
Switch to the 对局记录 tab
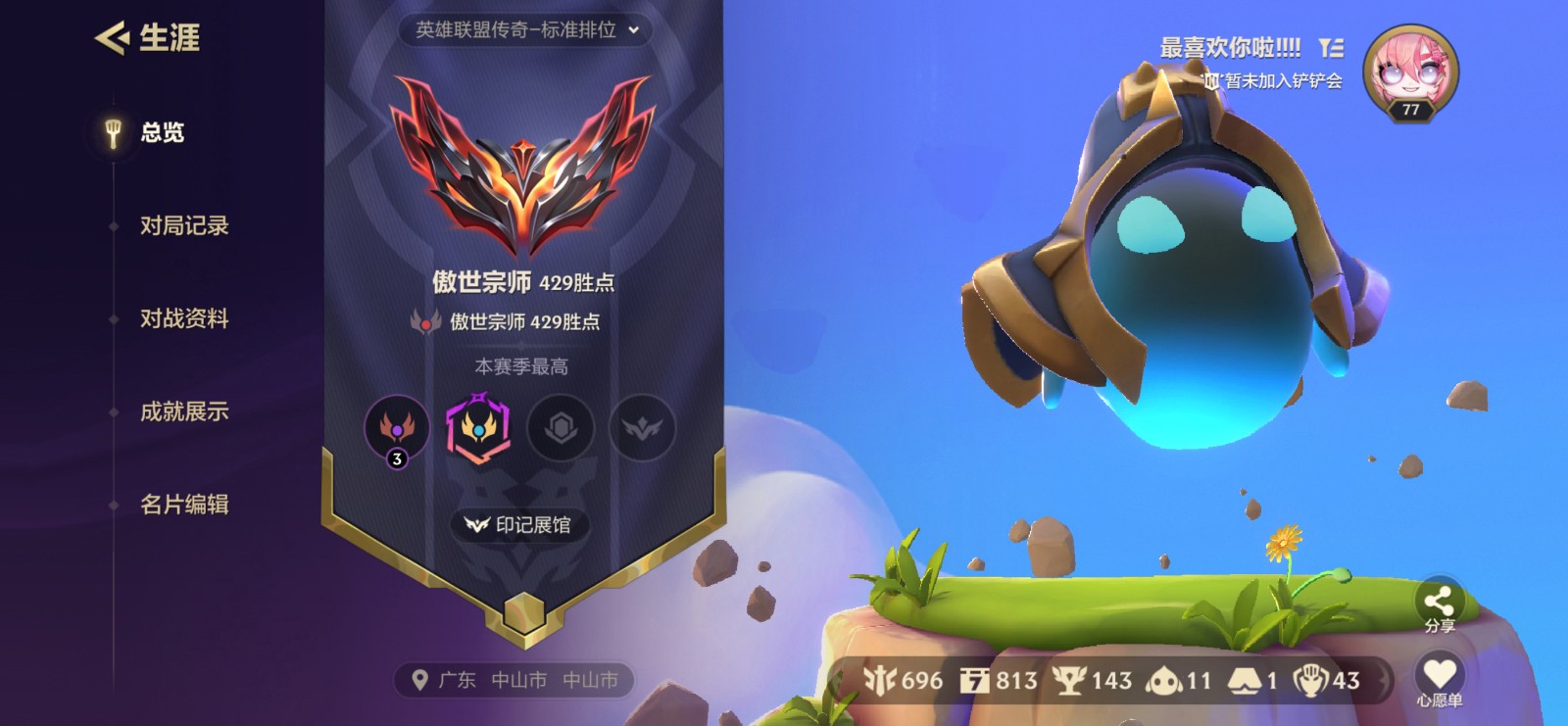click(x=184, y=225)
